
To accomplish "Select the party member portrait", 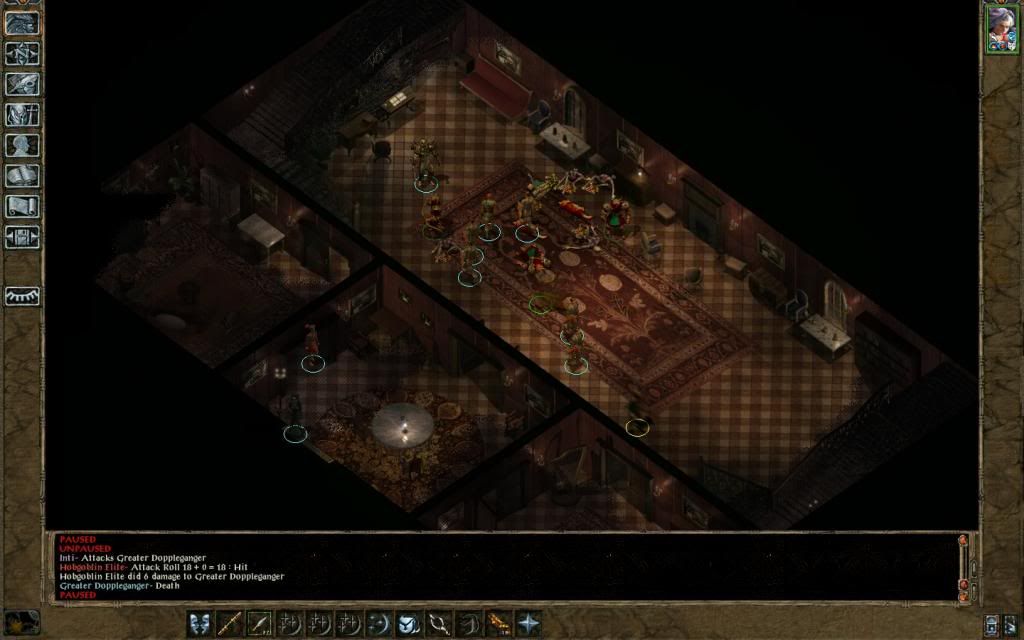I will coord(1001,28).
